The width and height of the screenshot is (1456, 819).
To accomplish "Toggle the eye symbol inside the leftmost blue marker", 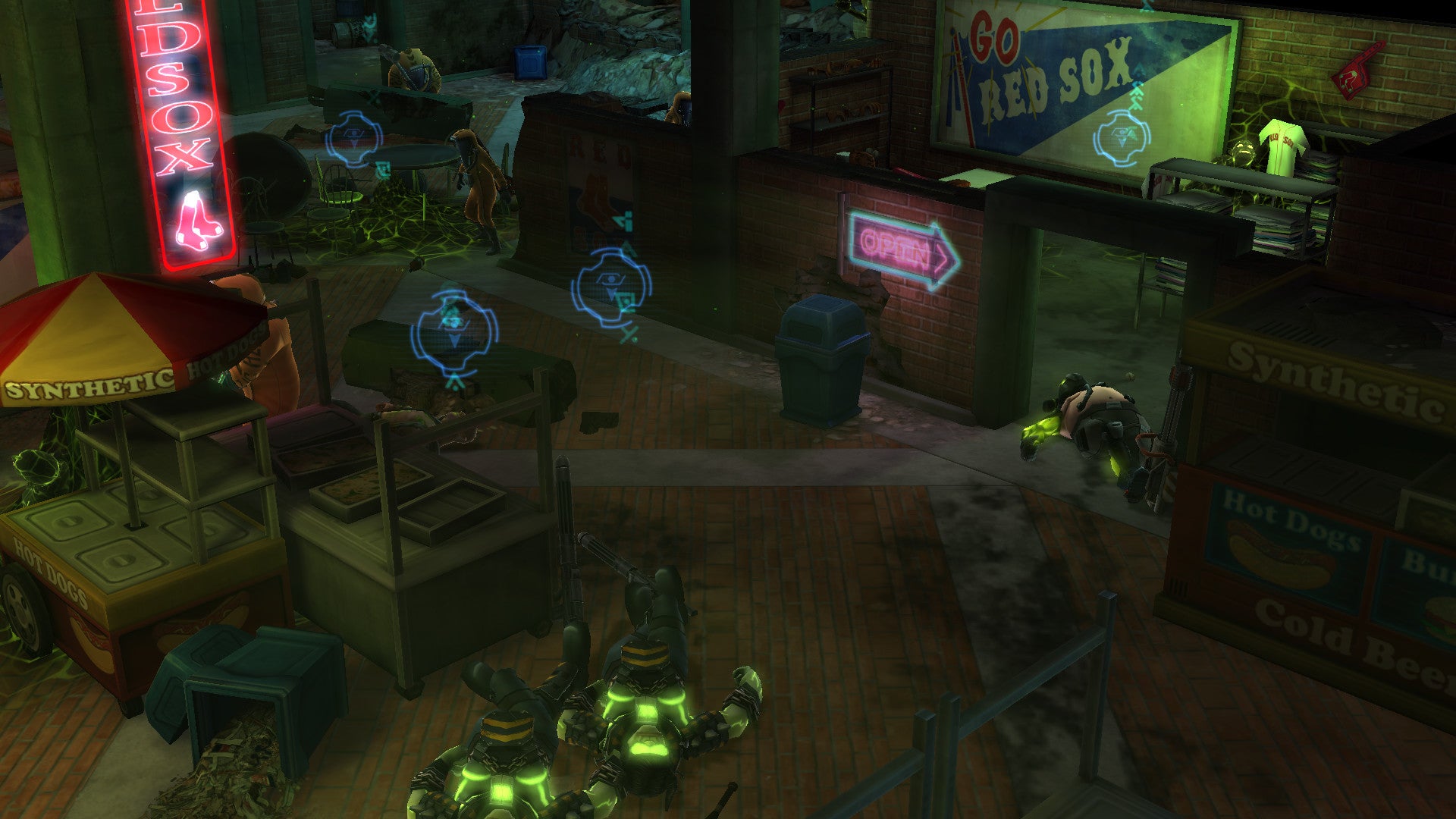I will point(353,133).
